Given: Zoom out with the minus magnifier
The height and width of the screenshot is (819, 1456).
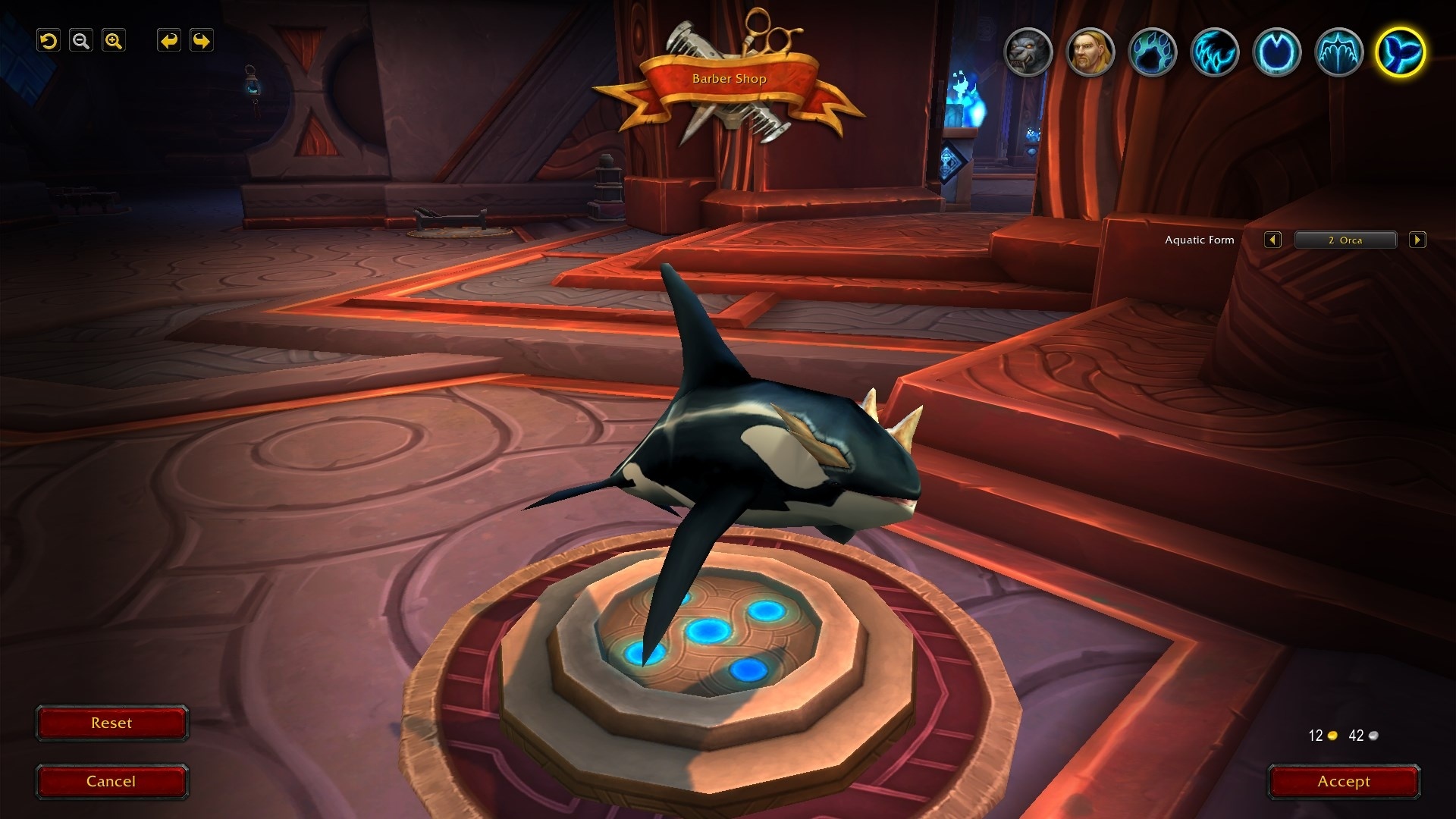Looking at the screenshot, I should tap(81, 41).
